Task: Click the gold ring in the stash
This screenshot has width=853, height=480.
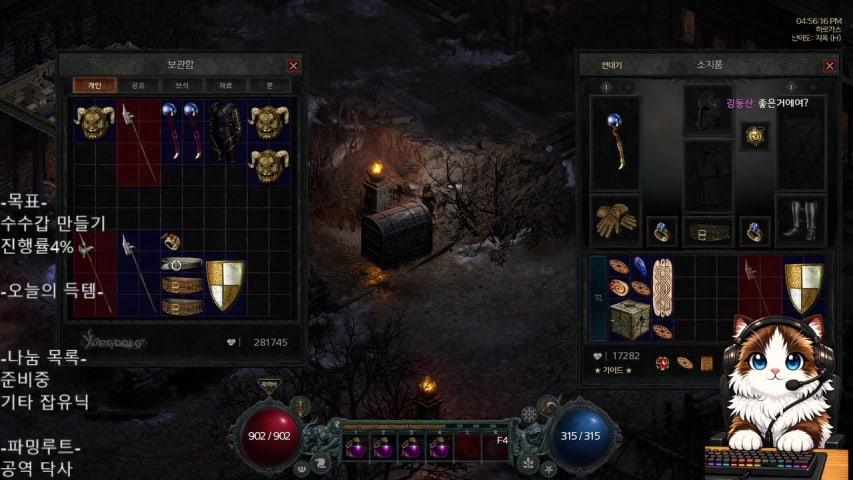Action: (170, 241)
